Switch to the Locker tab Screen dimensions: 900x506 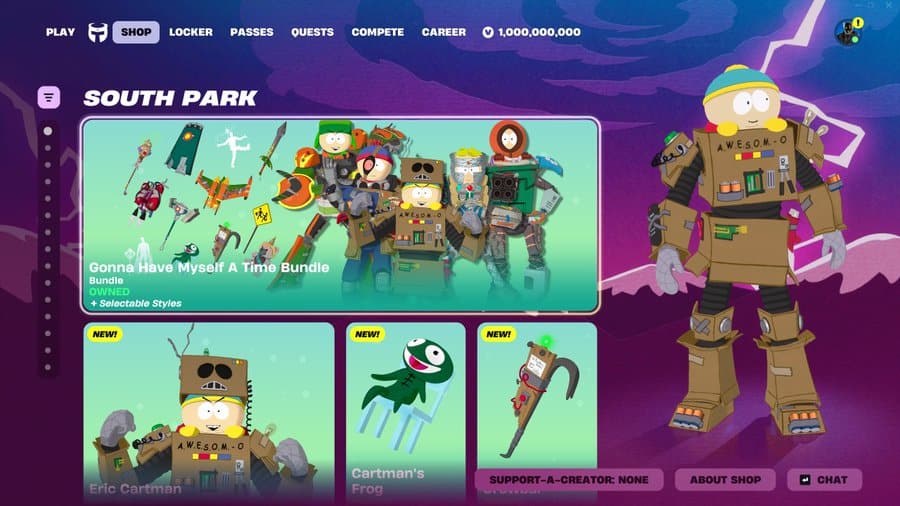pos(191,32)
